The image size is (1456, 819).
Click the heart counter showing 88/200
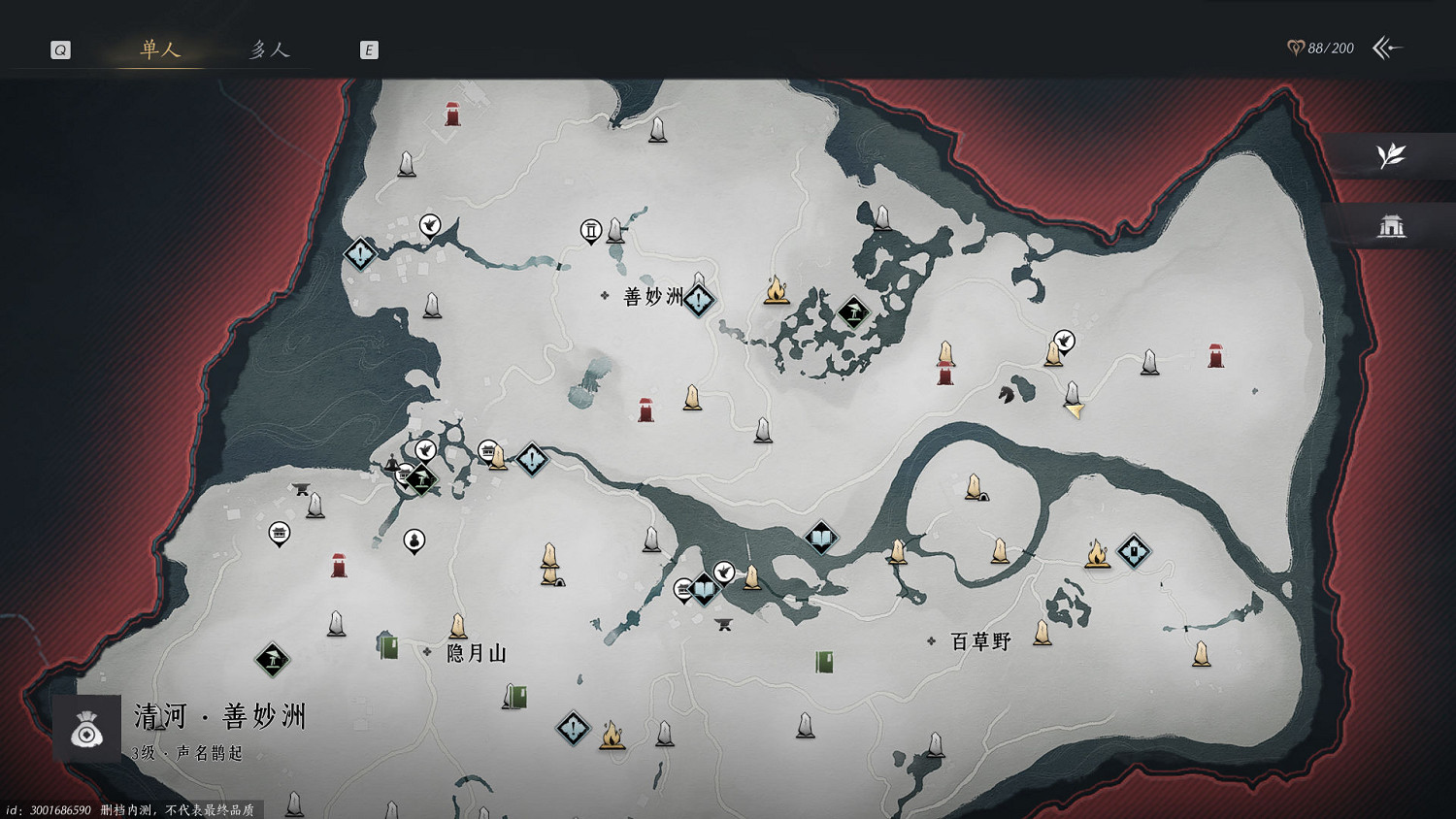click(x=1322, y=47)
